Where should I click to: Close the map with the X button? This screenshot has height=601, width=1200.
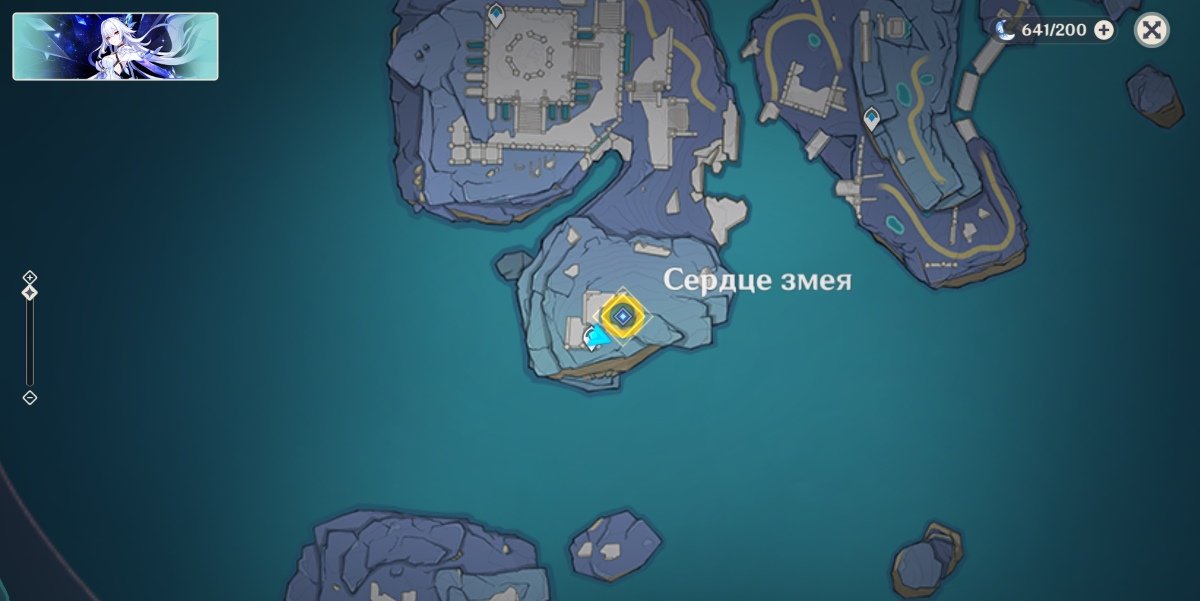pyautogui.click(x=1152, y=30)
